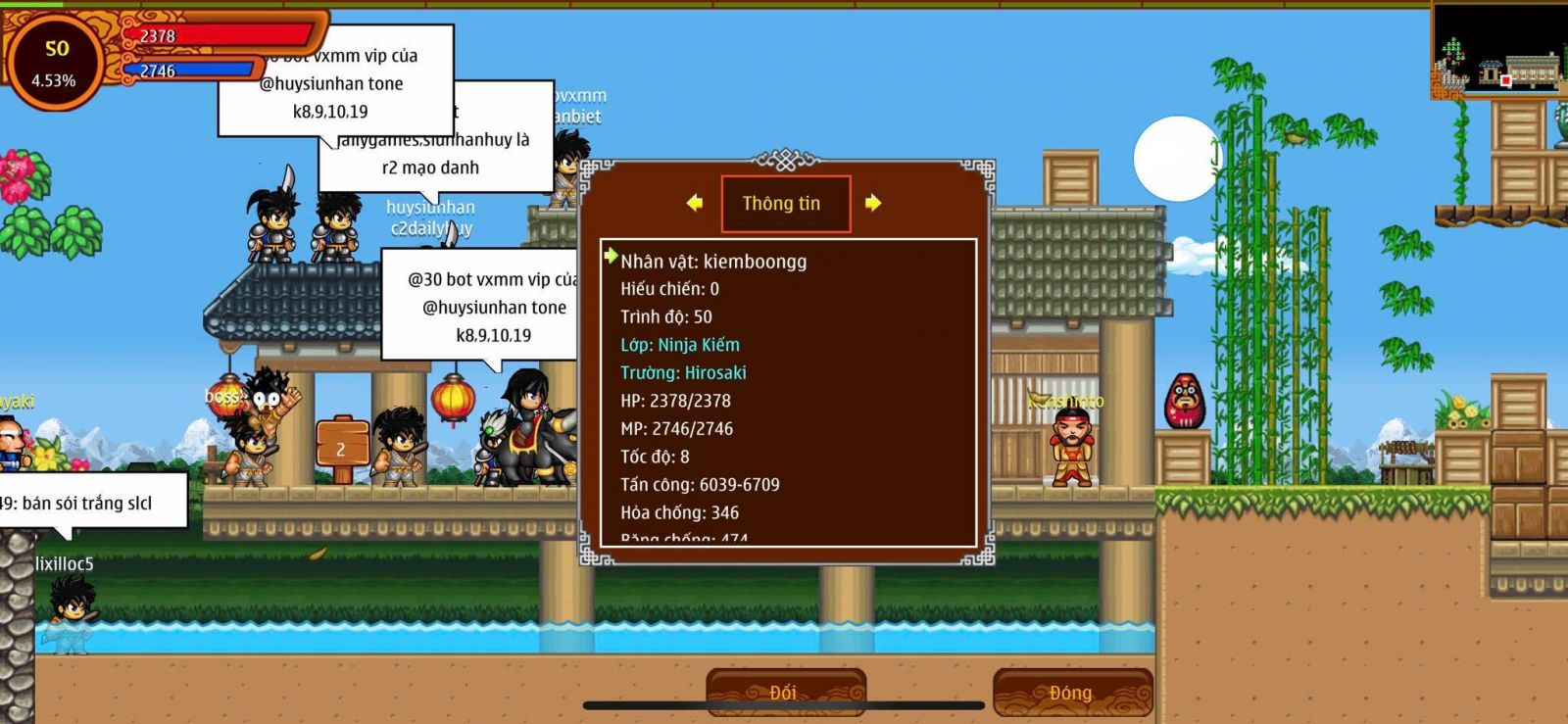Open the 'bán sói trắng slcl' chat message
The width and height of the screenshot is (1568, 724).
pyautogui.click(x=88, y=503)
